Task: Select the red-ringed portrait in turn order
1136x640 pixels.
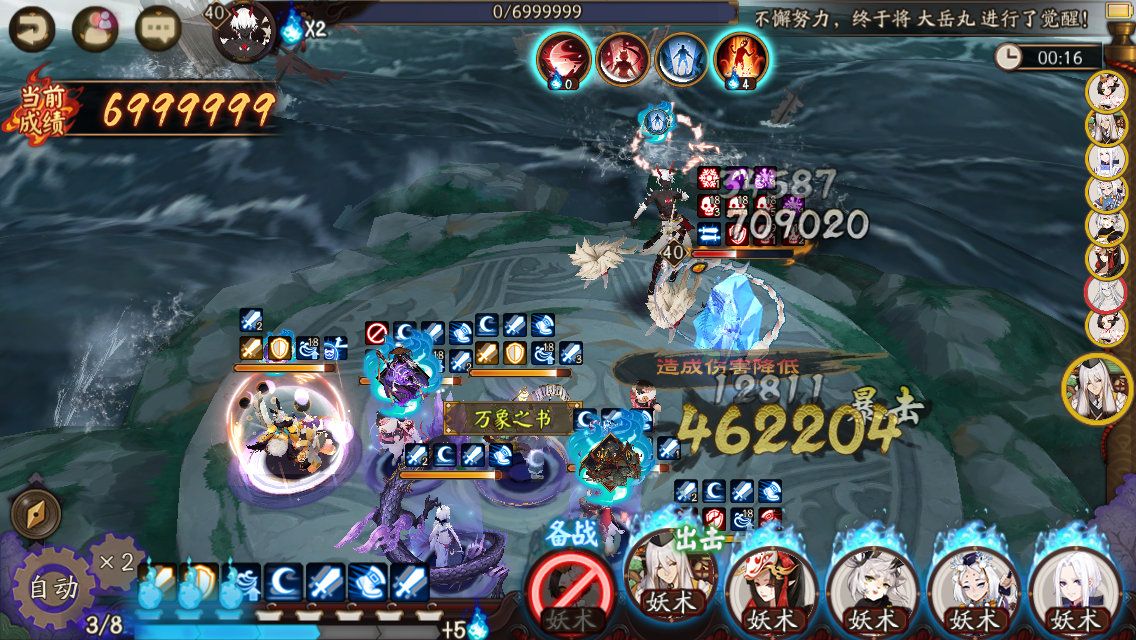Action: (1105, 292)
